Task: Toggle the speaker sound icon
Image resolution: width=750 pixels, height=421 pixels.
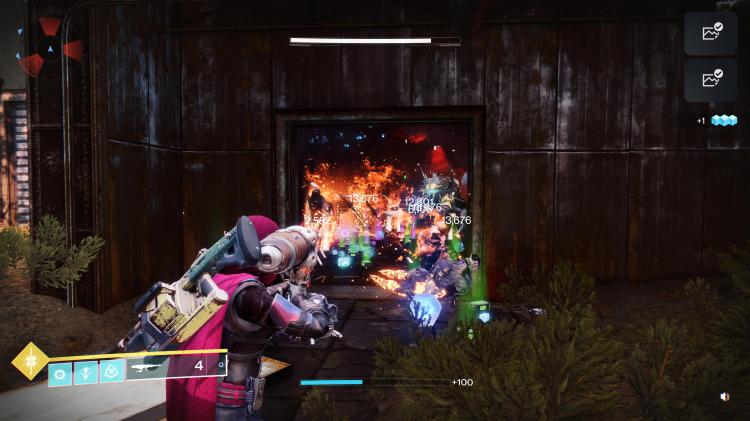Action: click(724, 397)
